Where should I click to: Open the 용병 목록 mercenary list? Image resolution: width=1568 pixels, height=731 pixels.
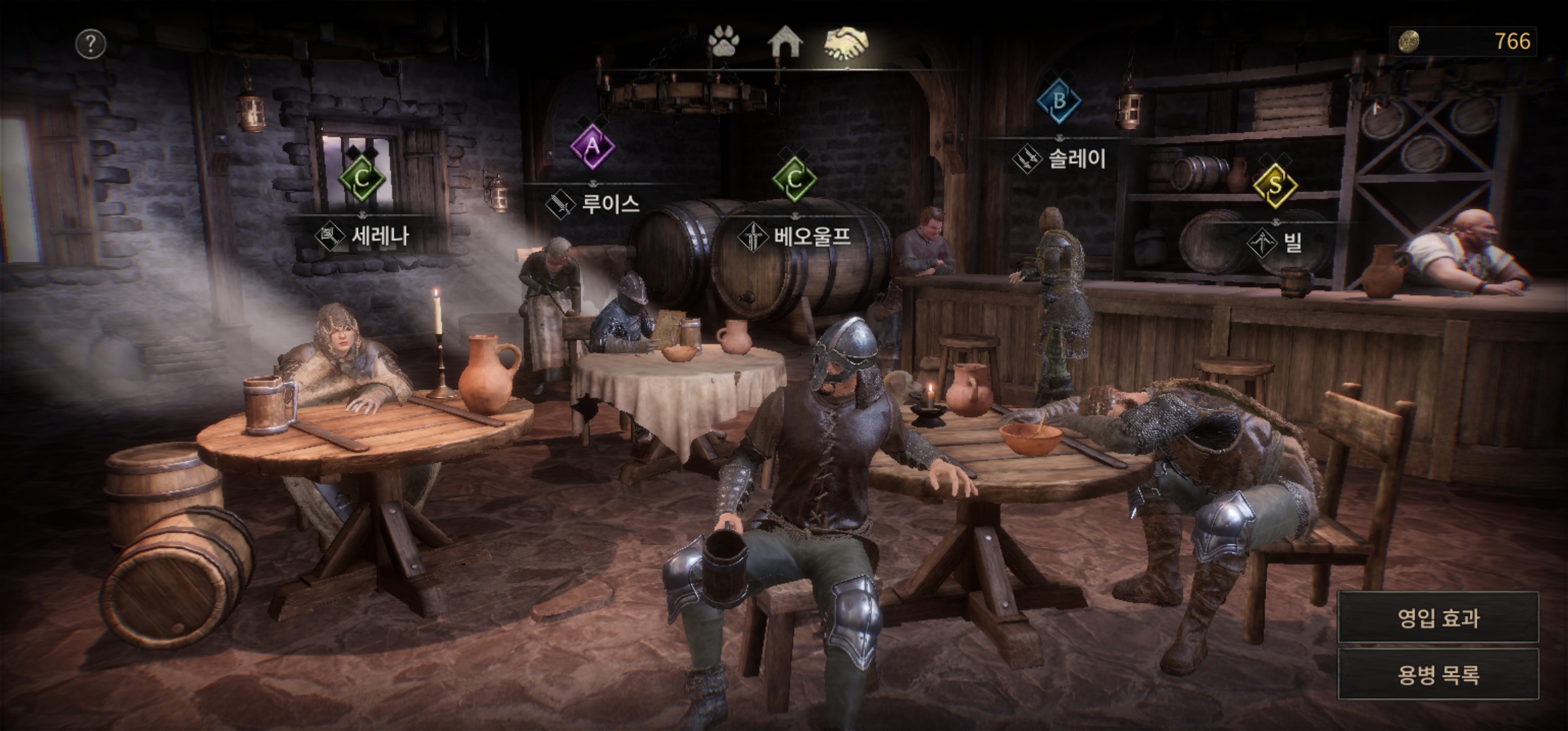(x=1438, y=674)
